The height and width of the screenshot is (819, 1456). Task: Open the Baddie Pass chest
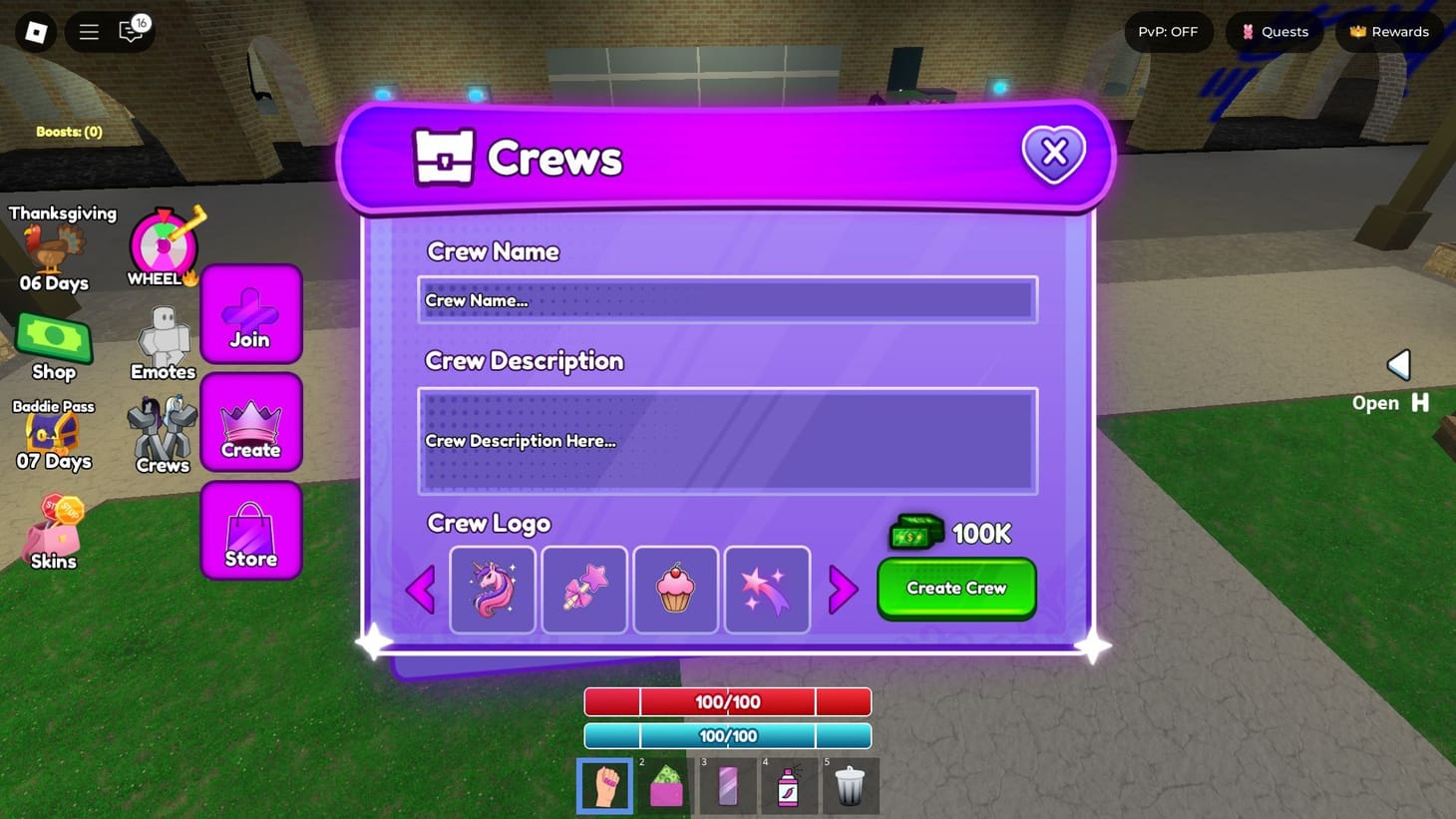(55, 433)
